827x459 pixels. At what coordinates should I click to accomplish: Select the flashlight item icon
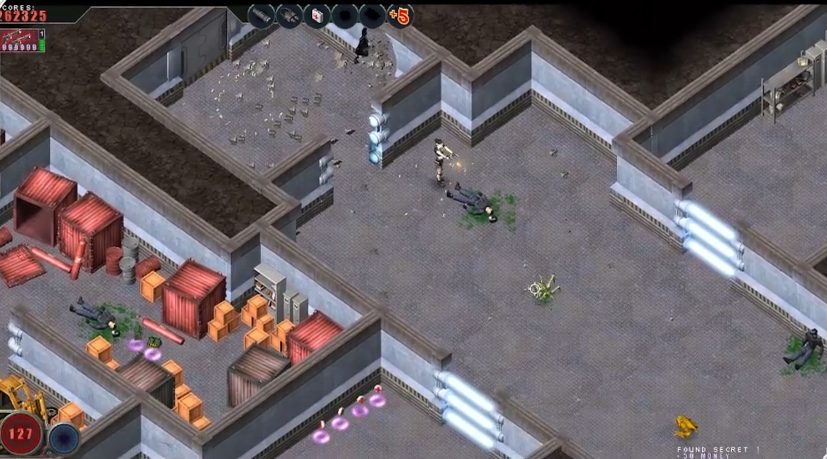coord(261,16)
